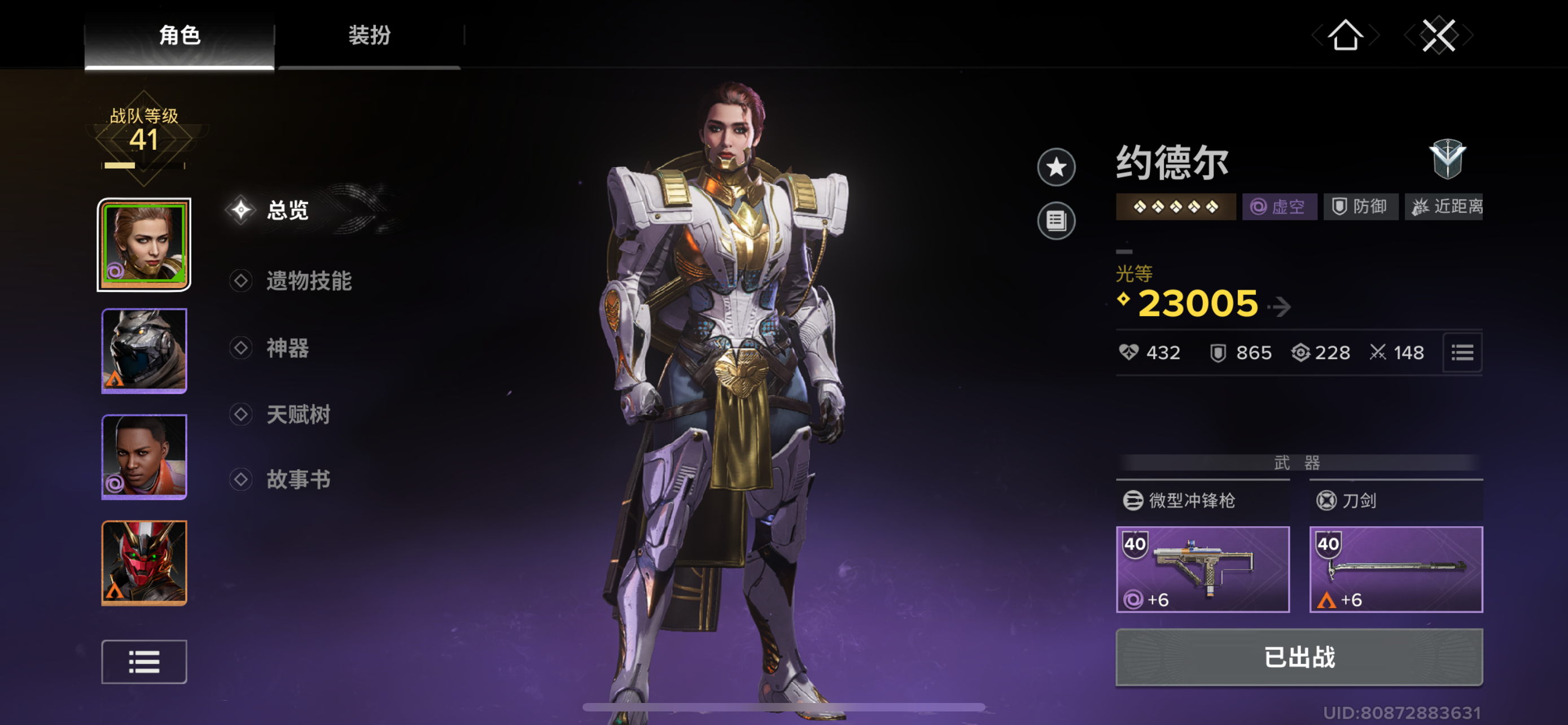1568x725 pixels.
Task: Open the 故事书 storybook entry
Action: [x=297, y=480]
